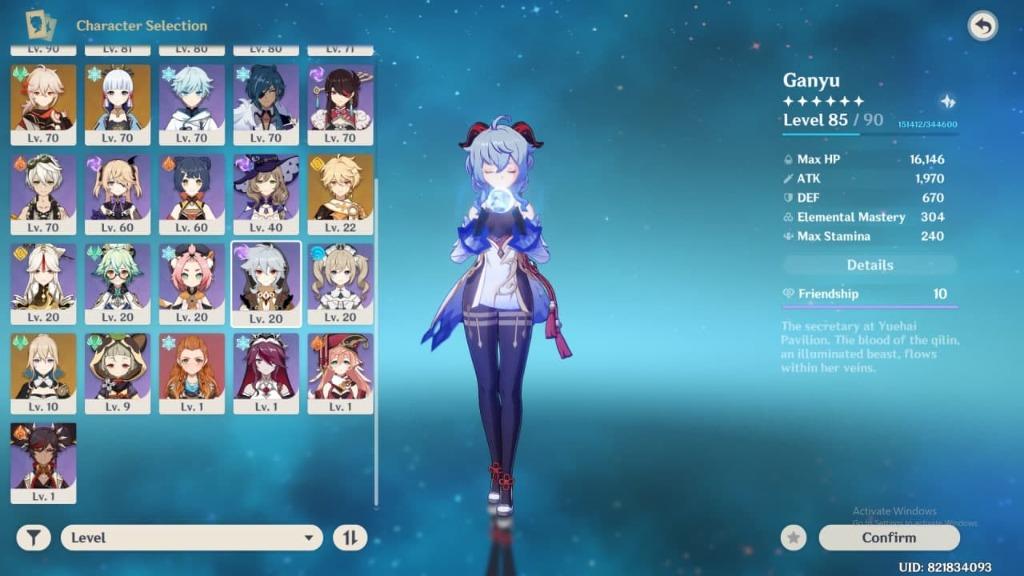The height and width of the screenshot is (576, 1024).
Task: Choose Fischl at Lv. 60
Action: (118, 189)
